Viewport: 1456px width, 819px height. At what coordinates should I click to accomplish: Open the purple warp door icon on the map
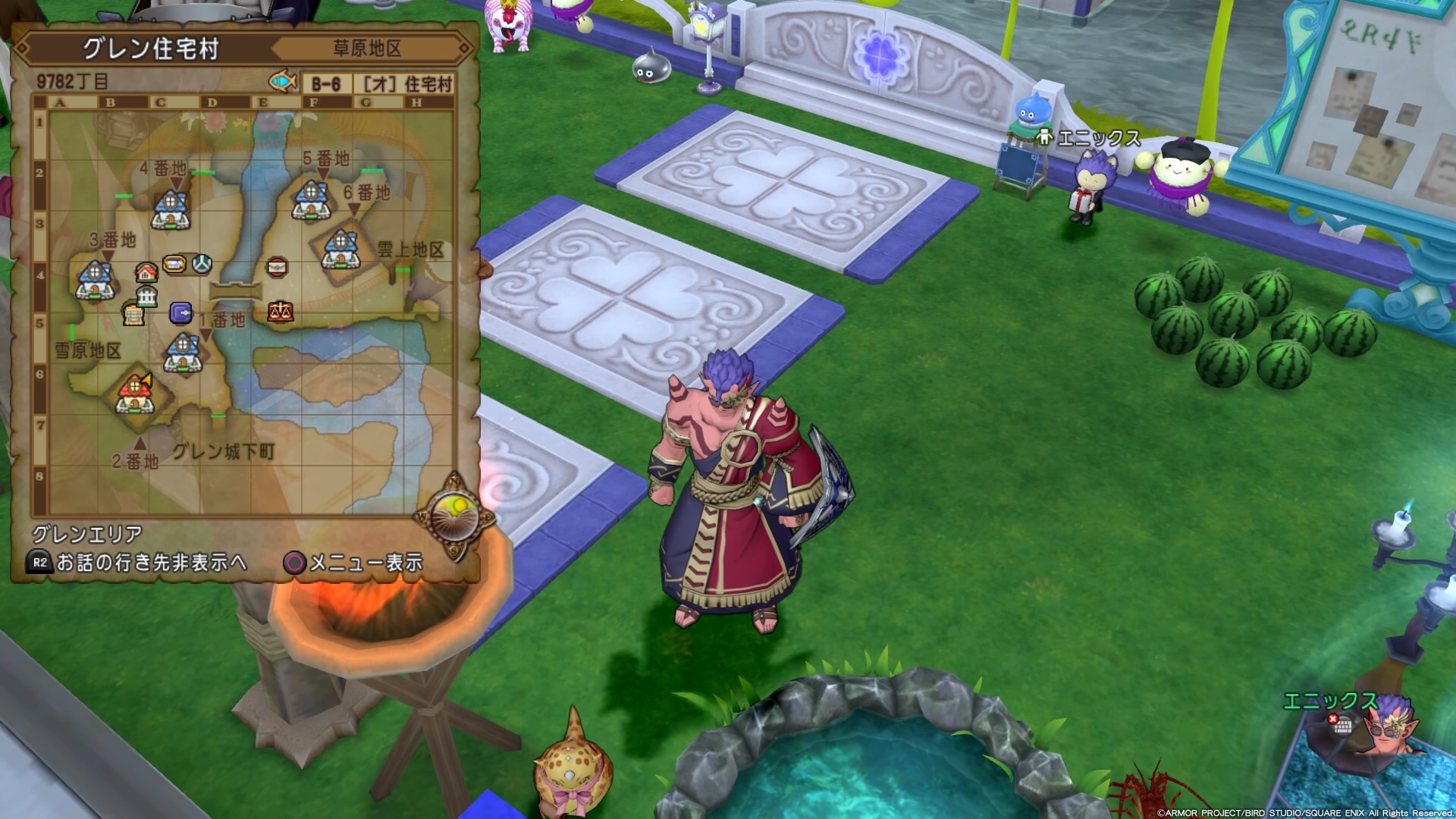[180, 313]
